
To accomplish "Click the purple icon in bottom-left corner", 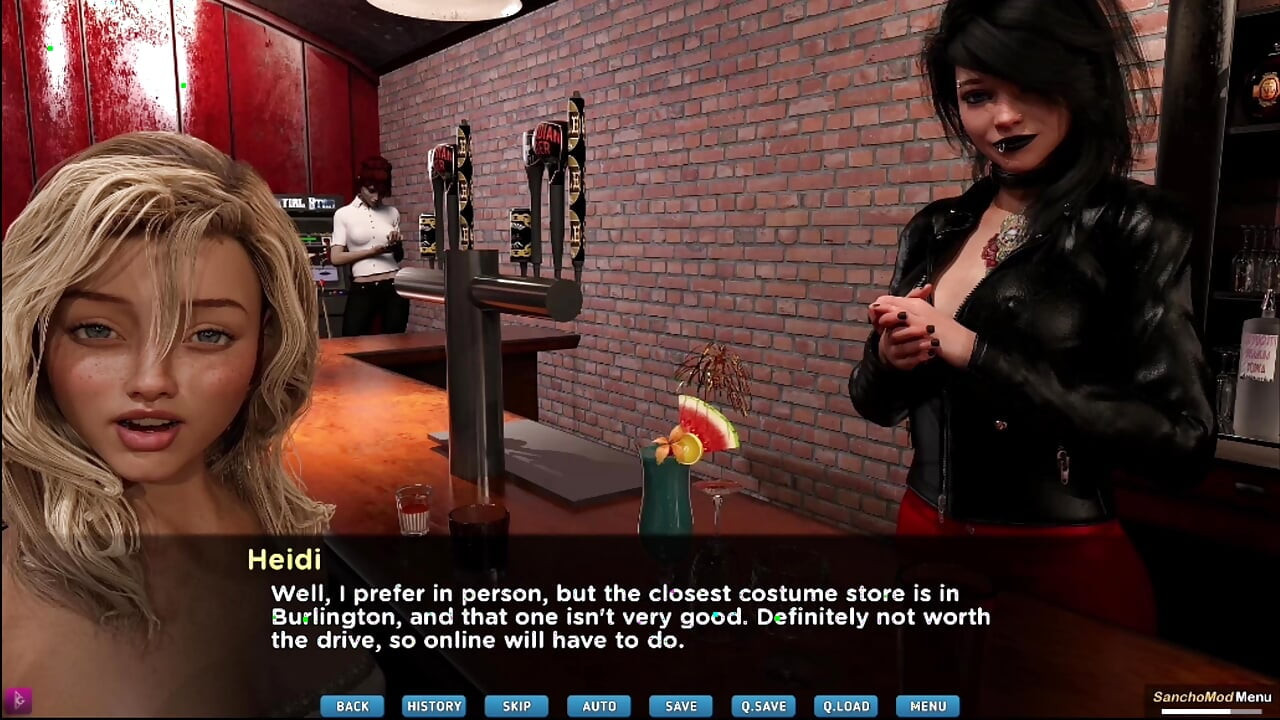I will (17, 700).
